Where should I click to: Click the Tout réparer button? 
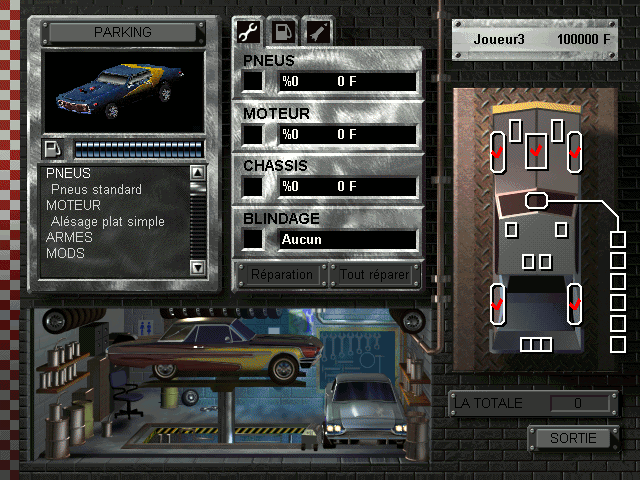[375, 274]
